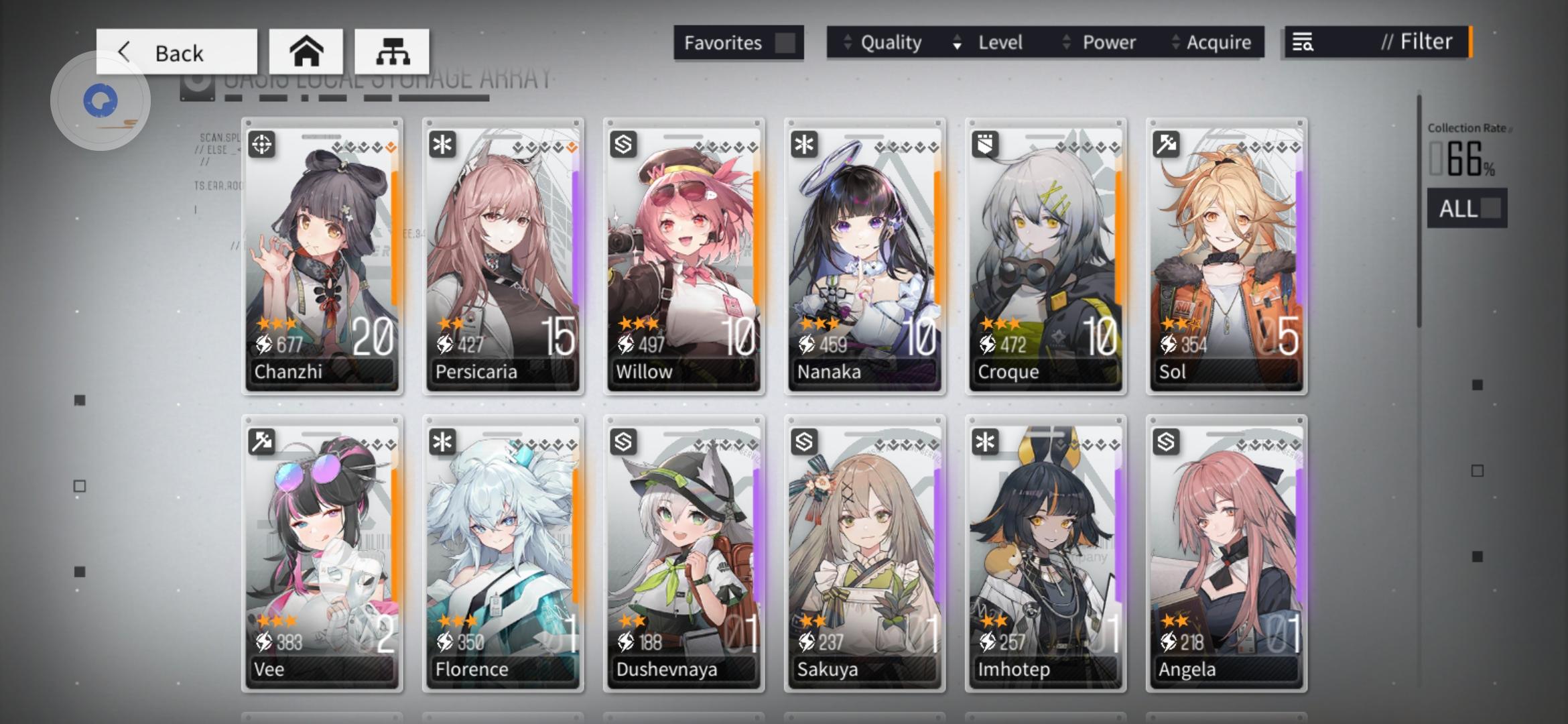This screenshot has height=724, width=1568.
Task: Sort characters by Power
Action: pyautogui.click(x=1108, y=42)
